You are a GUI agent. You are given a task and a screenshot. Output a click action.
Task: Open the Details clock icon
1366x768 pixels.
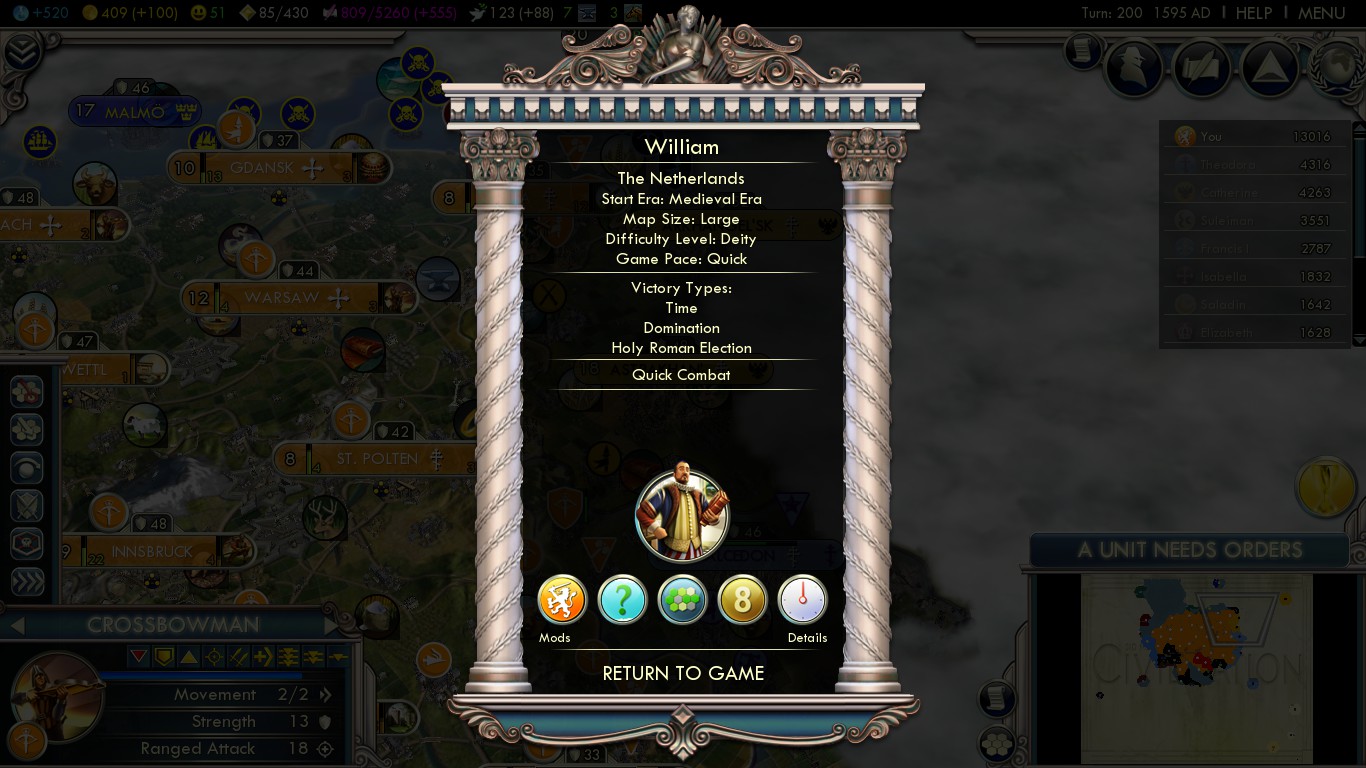pos(803,600)
